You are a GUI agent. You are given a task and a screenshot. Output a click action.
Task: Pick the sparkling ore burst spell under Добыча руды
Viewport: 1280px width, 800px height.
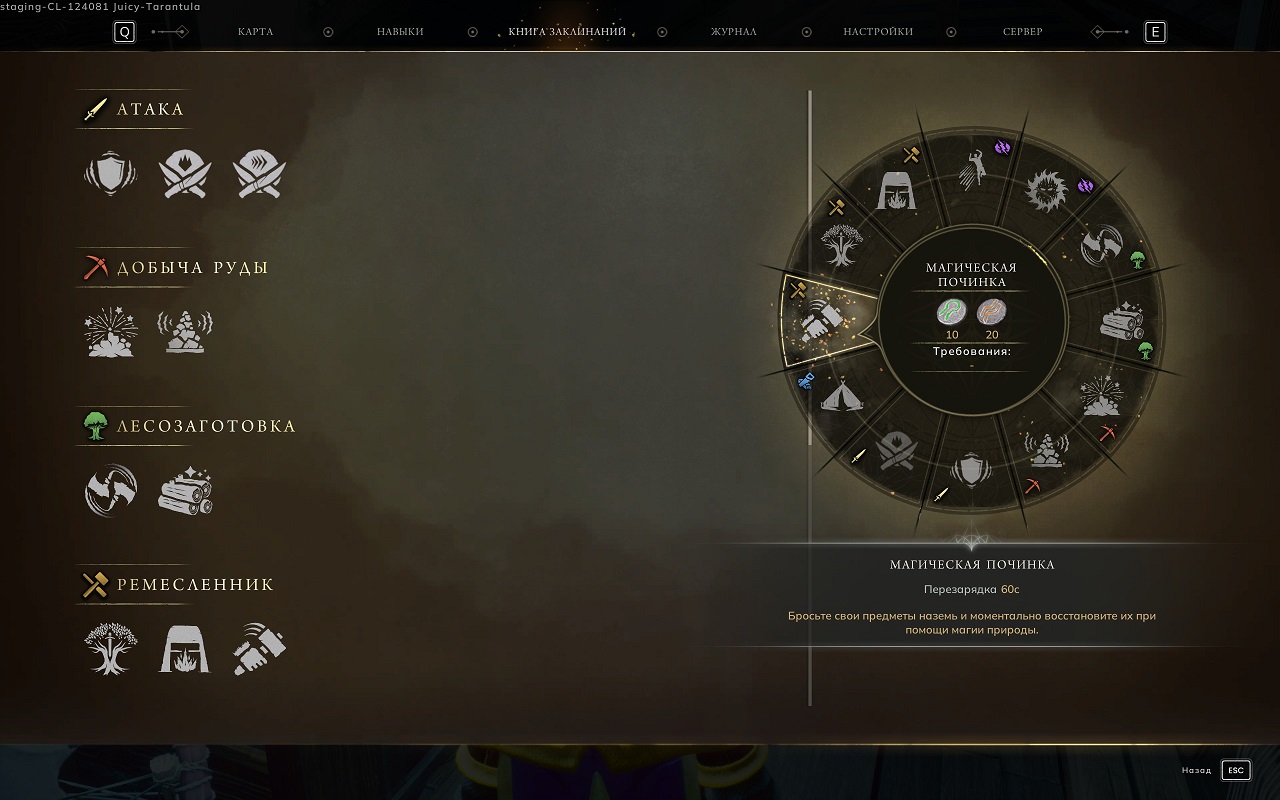[111, 332]
